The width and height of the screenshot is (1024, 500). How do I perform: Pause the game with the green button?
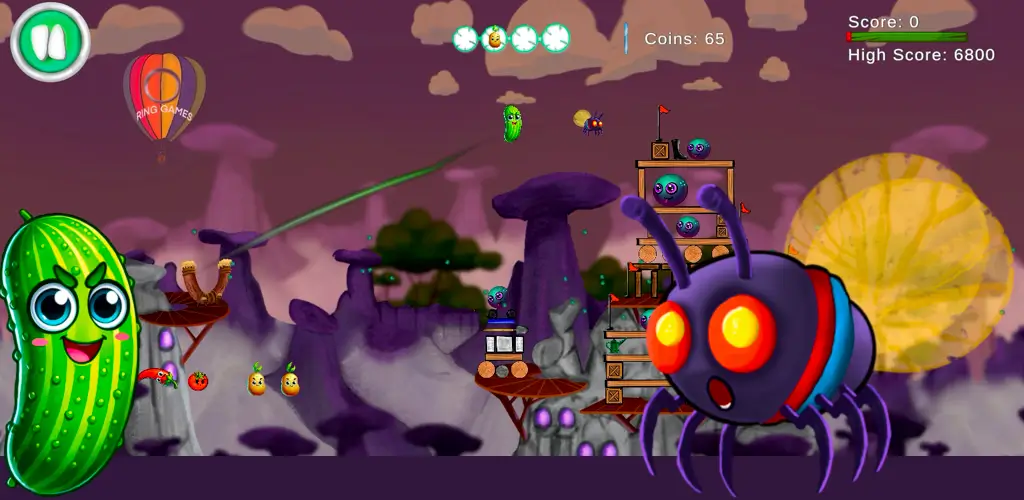50,41
